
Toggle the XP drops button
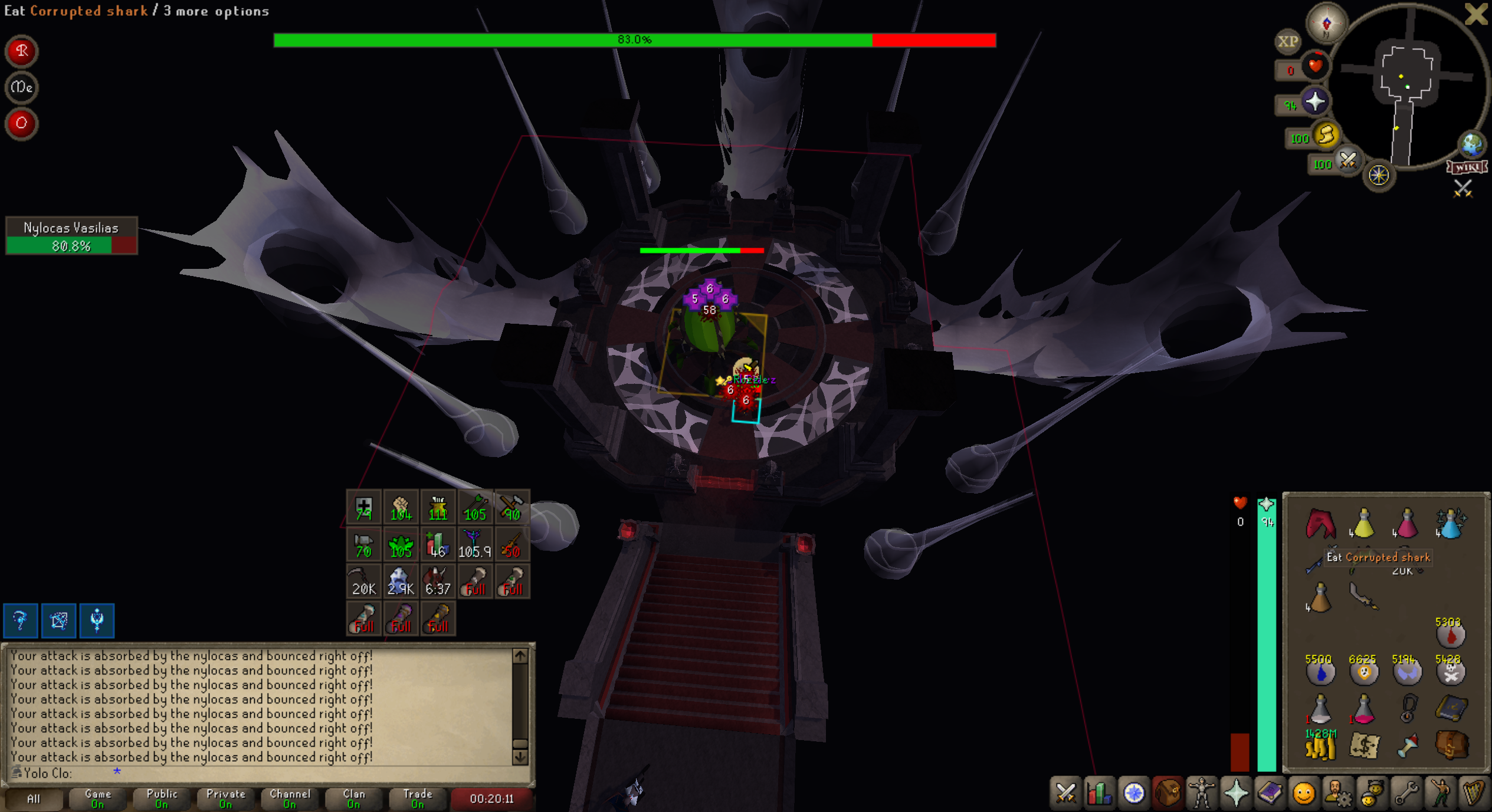(1287, 41)
